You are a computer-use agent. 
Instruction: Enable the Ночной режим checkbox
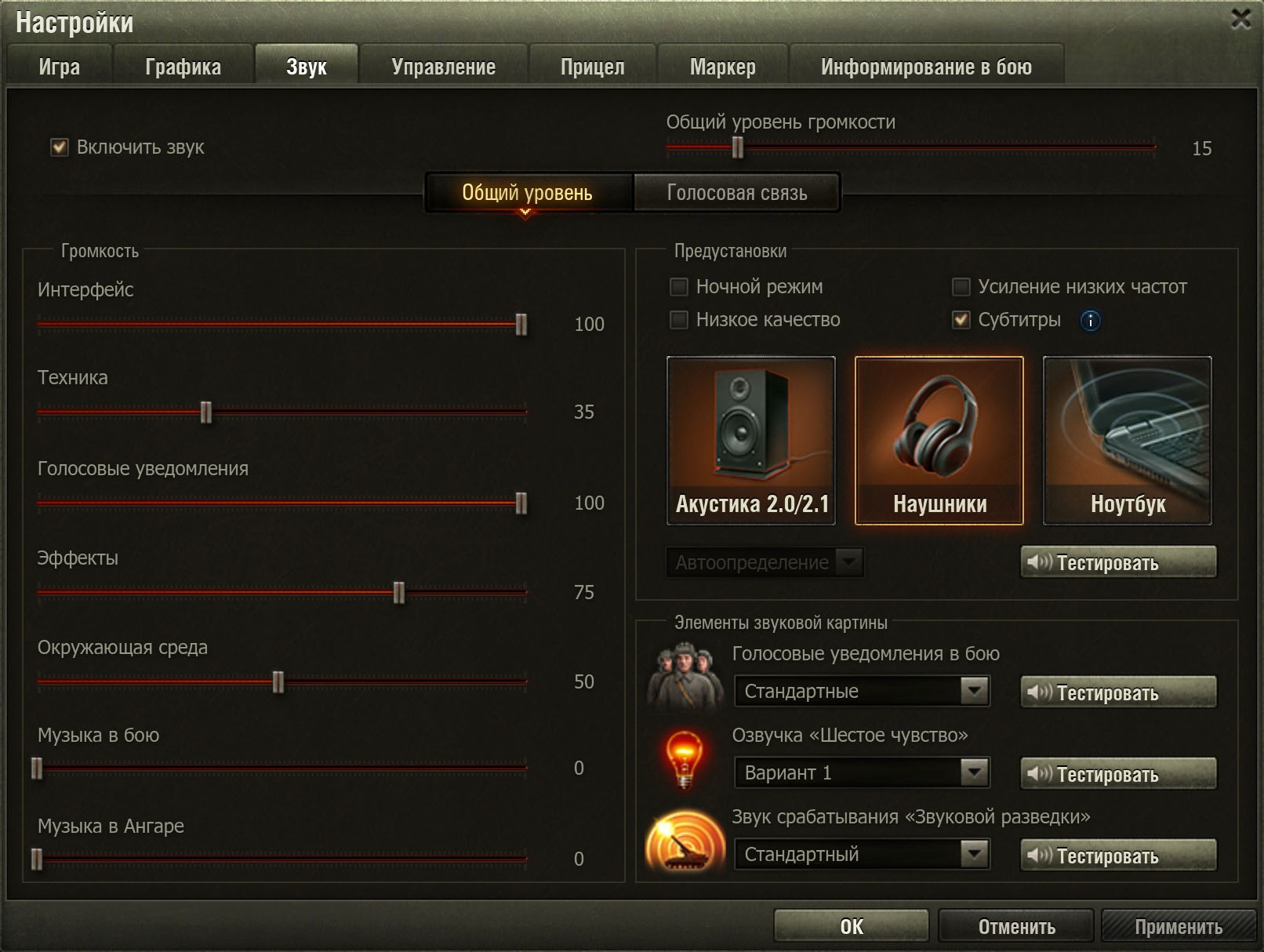tap(679, 287)
